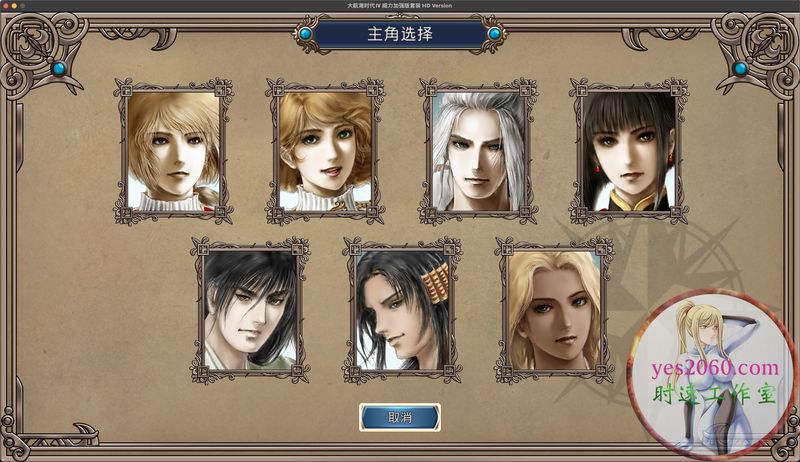Select the black-haired woman with red earrings
Viewport: 800px width, 462px height.
click(x=629, y=151)
